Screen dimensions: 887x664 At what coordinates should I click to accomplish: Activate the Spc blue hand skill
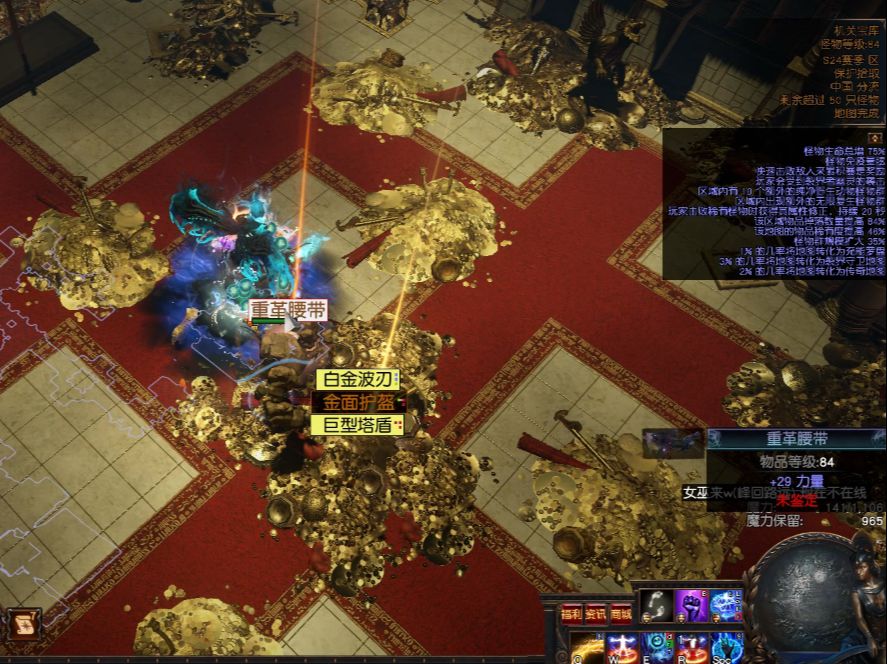pos(727,648)
